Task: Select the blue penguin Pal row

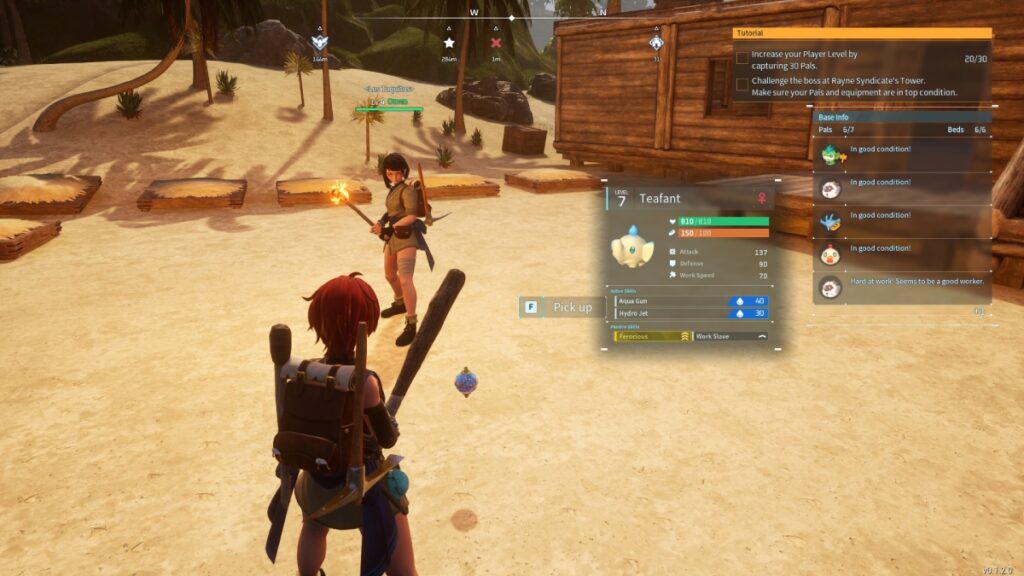Action: pyautogui.click(x=902, y=220)
